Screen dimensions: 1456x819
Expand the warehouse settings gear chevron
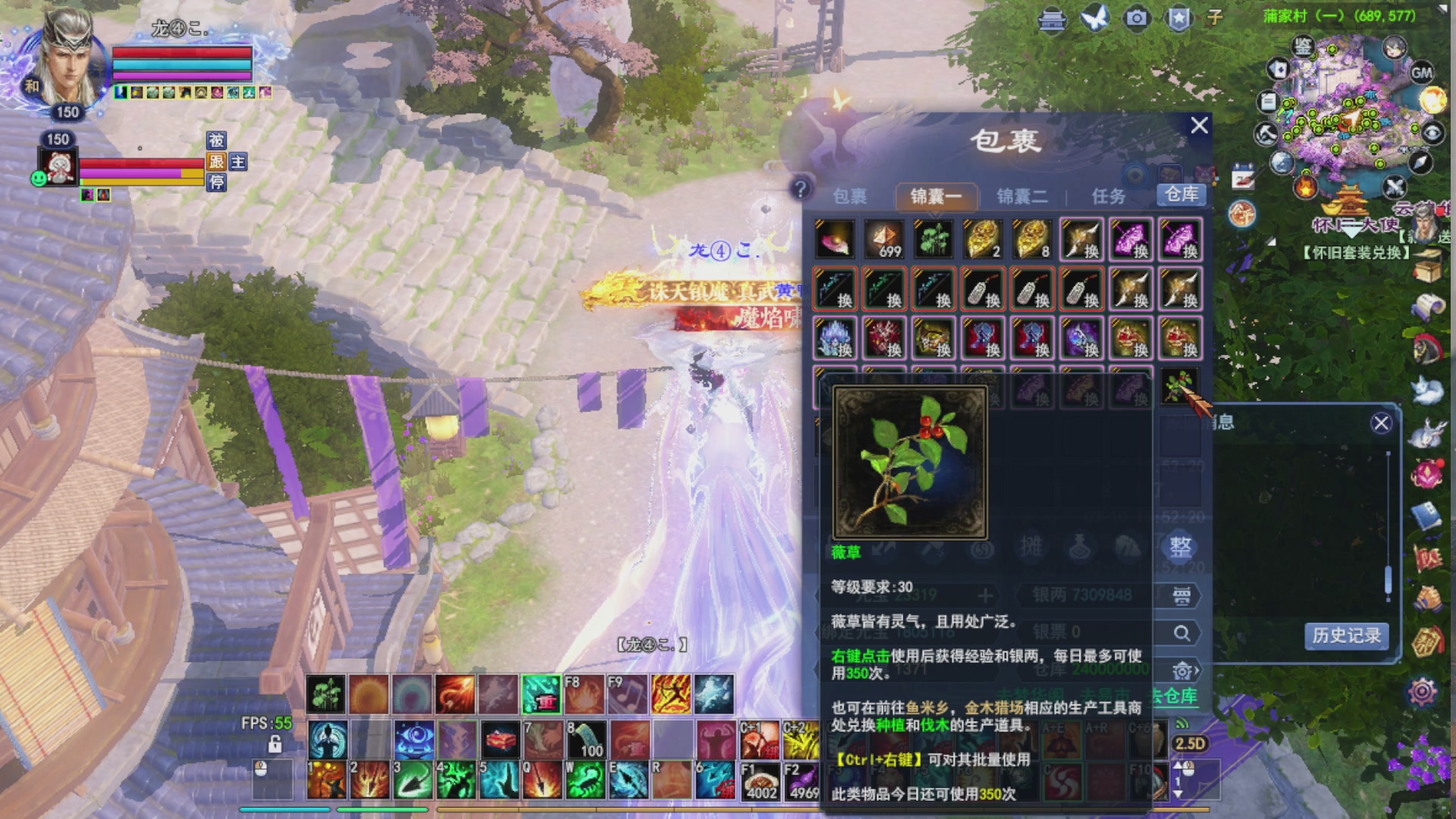click(x=1197, y=670)
